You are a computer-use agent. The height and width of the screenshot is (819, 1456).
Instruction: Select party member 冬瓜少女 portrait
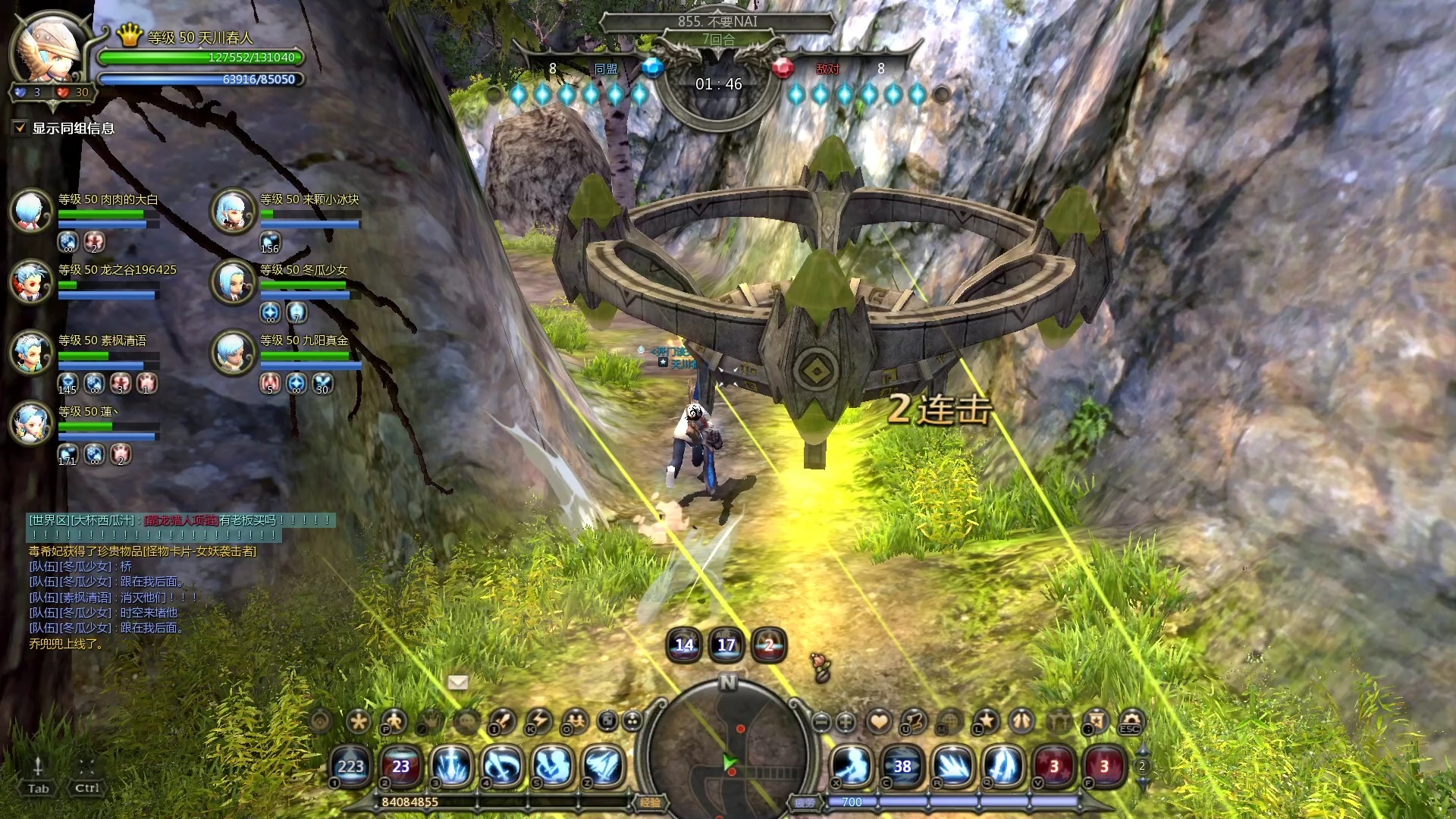click(233, 281)
